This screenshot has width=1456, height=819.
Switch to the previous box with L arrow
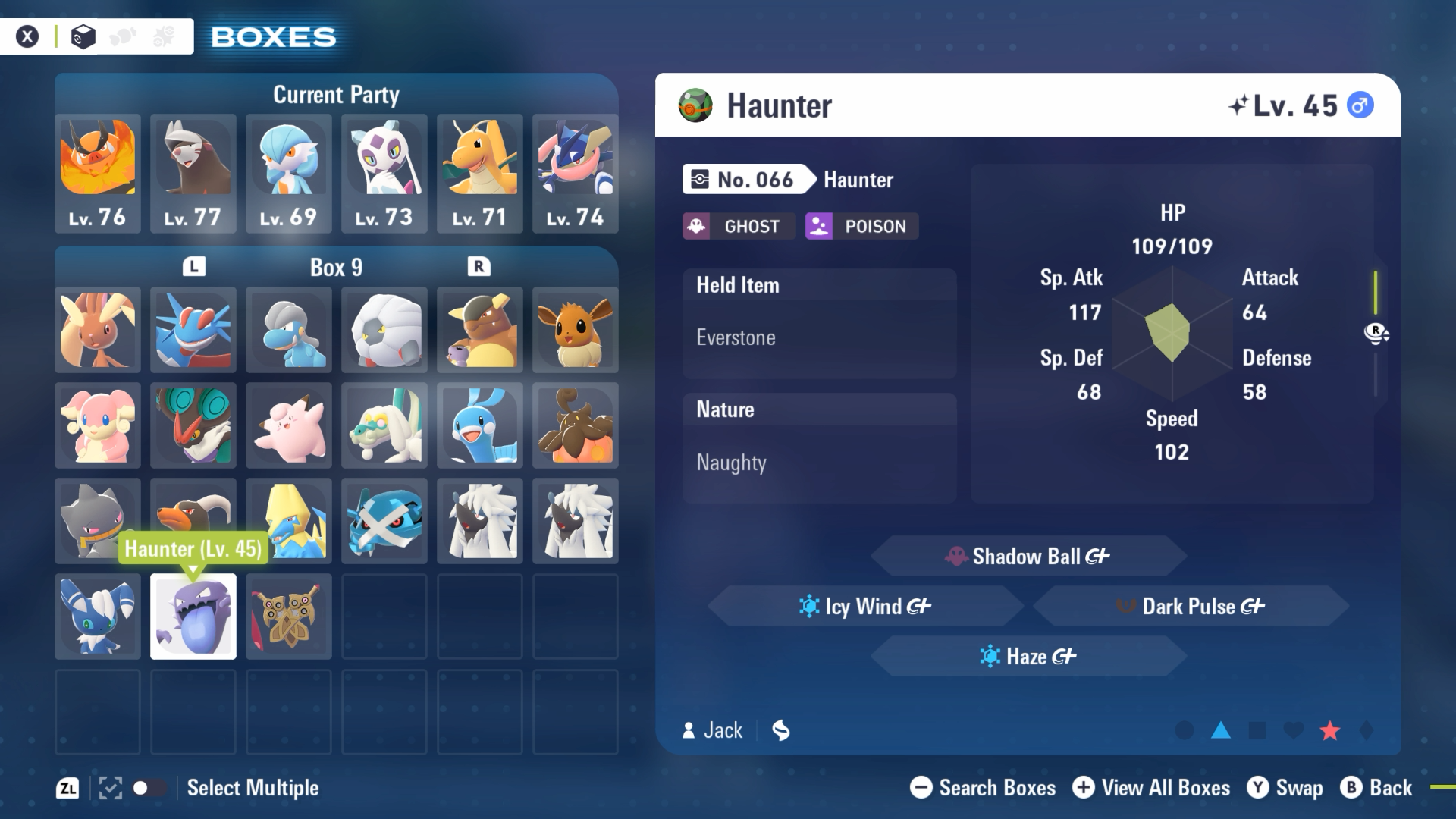[x=194, y=267]
